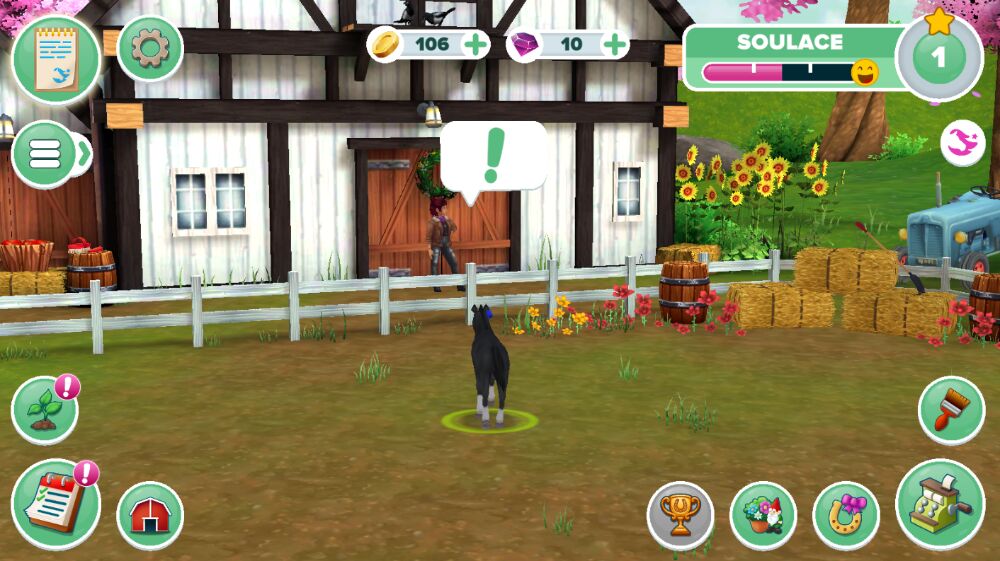This screenshot has width=1000, height=561.
Task: Tap the level 1 star badge
Action: point(938,56)
